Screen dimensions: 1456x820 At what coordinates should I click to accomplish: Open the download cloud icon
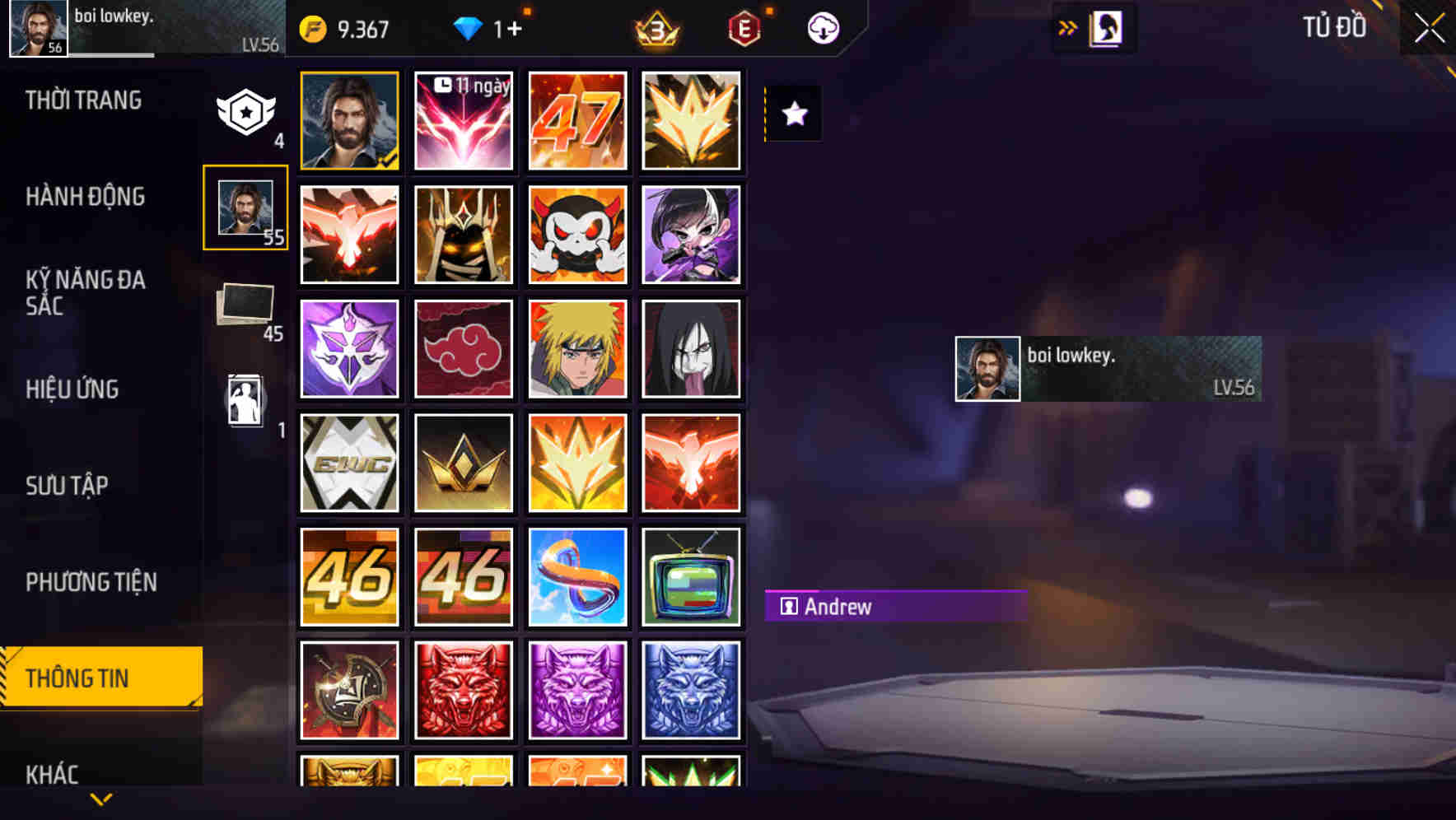(821, 27)
